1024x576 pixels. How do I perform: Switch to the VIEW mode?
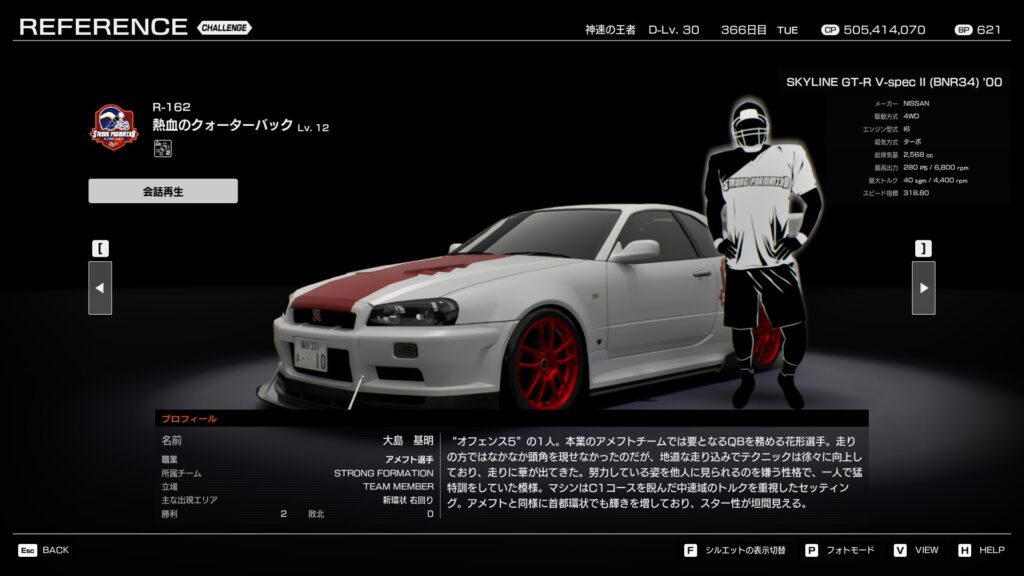[917, 550]
